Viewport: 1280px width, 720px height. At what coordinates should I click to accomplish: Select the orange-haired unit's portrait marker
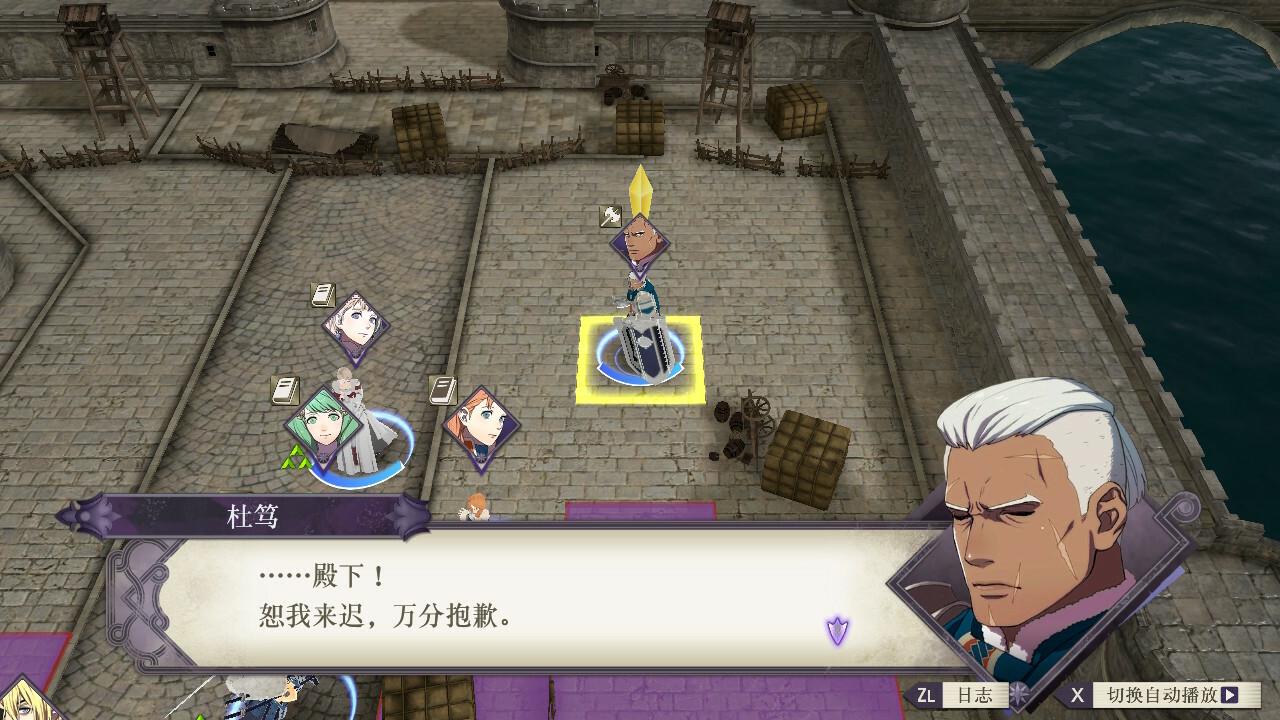pyautogui.click(x=481, y=427)
